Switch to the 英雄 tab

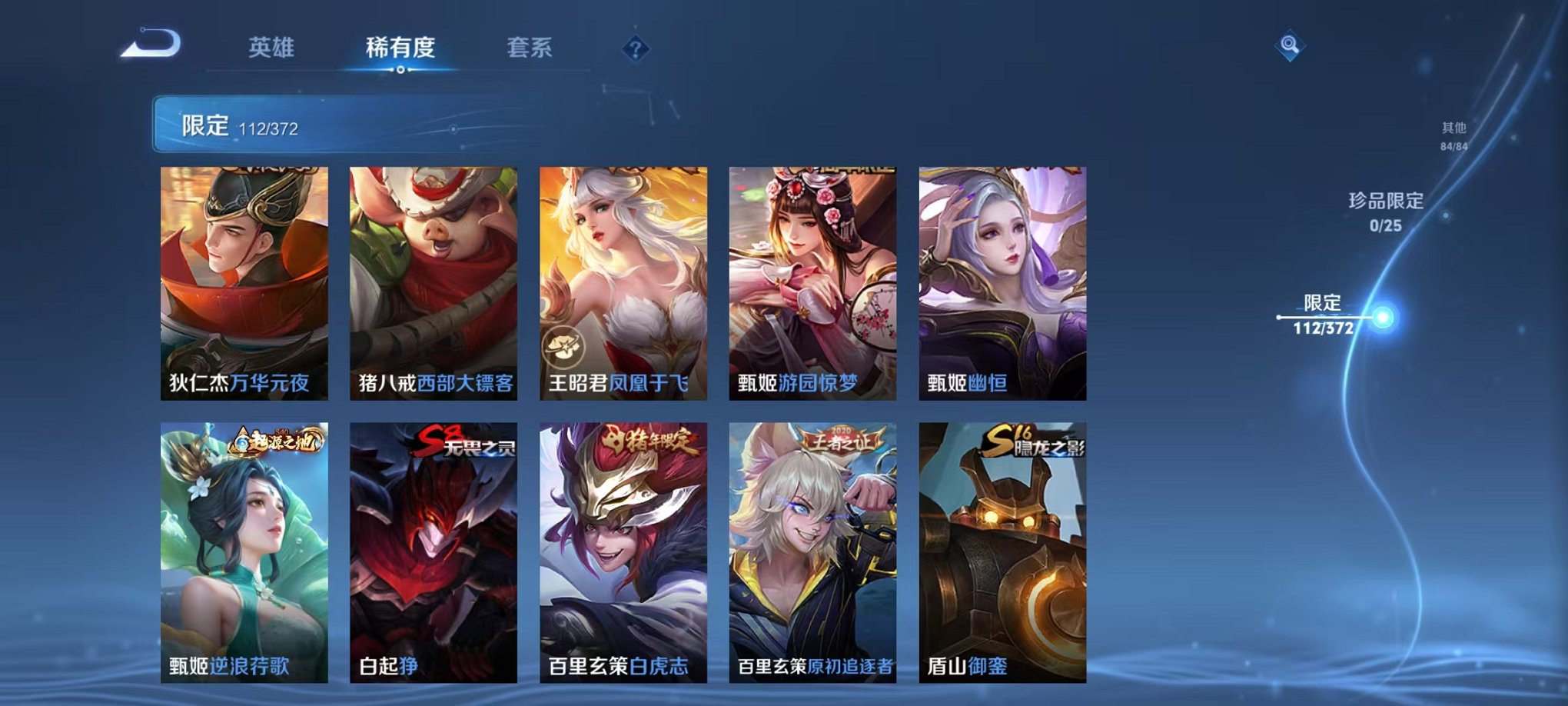pyautogui.click(x=269, y=48)
